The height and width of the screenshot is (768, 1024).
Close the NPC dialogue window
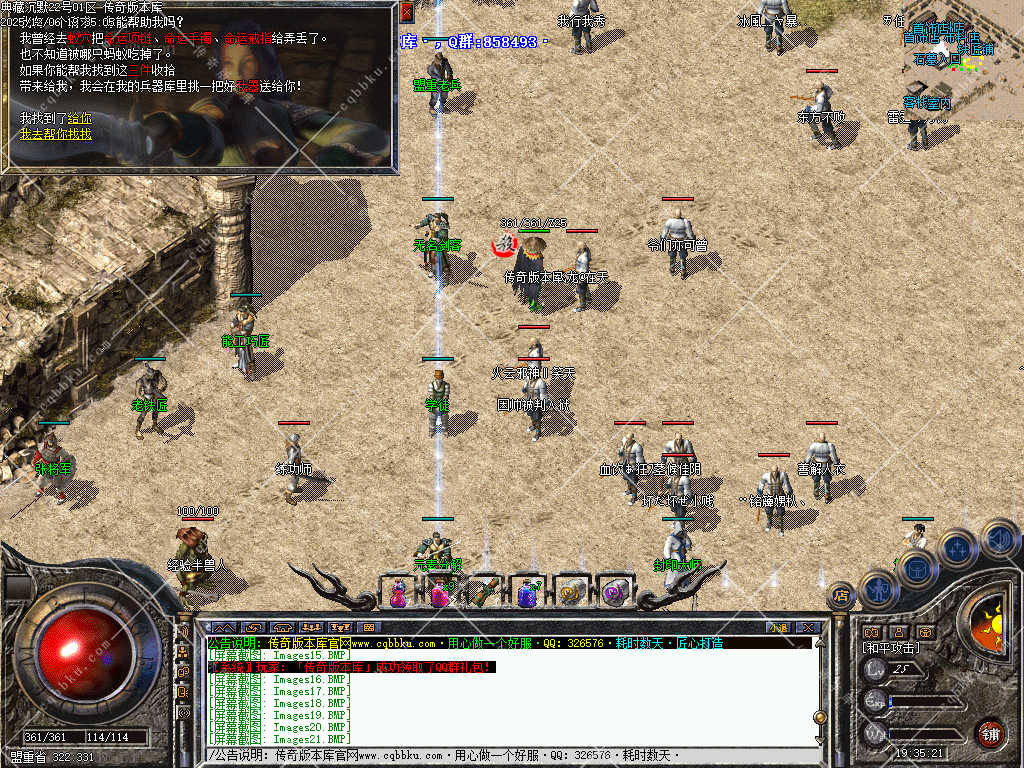click(x=406, y=11)
